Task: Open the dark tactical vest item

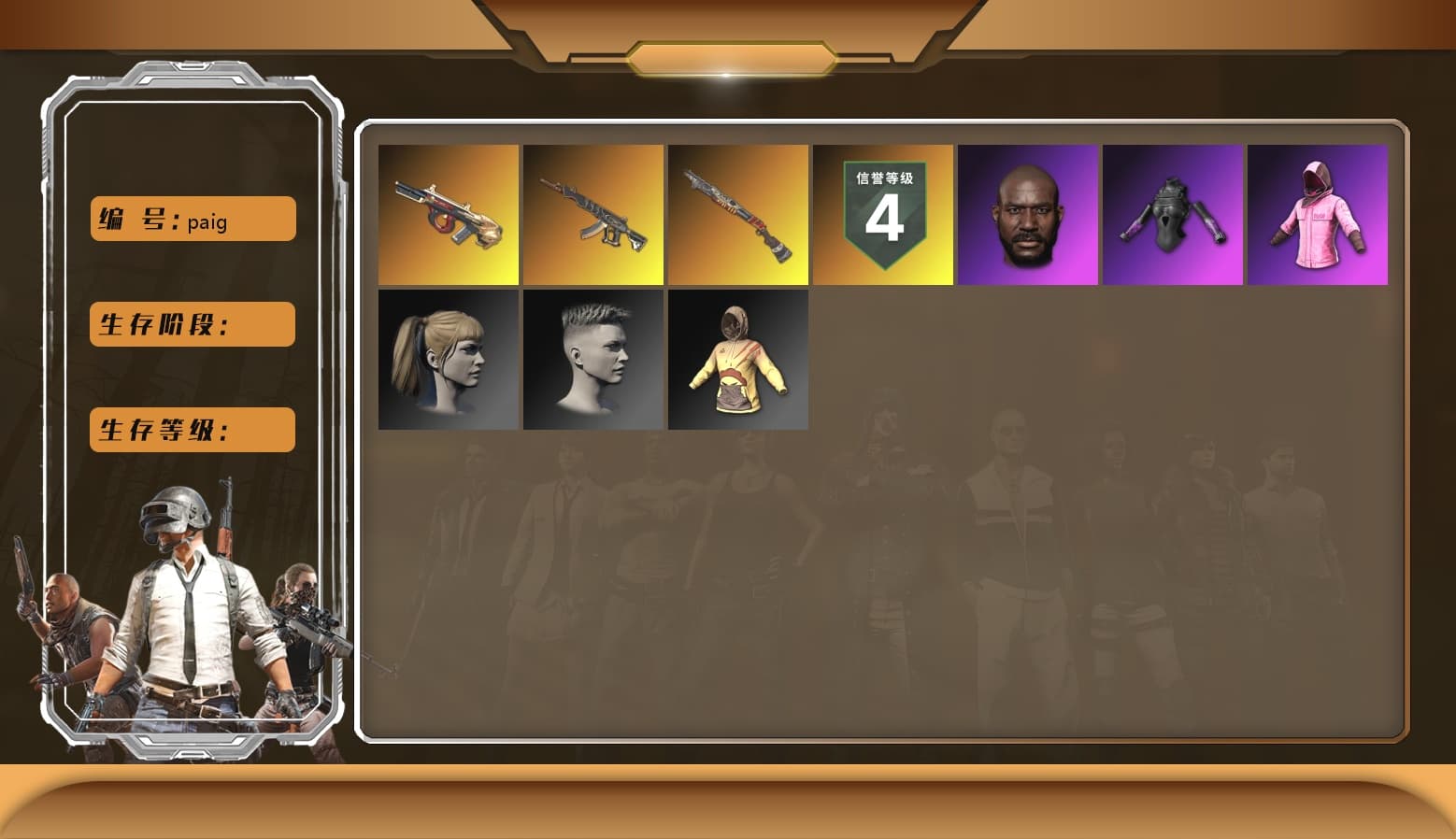Action: pos(1173,215)
